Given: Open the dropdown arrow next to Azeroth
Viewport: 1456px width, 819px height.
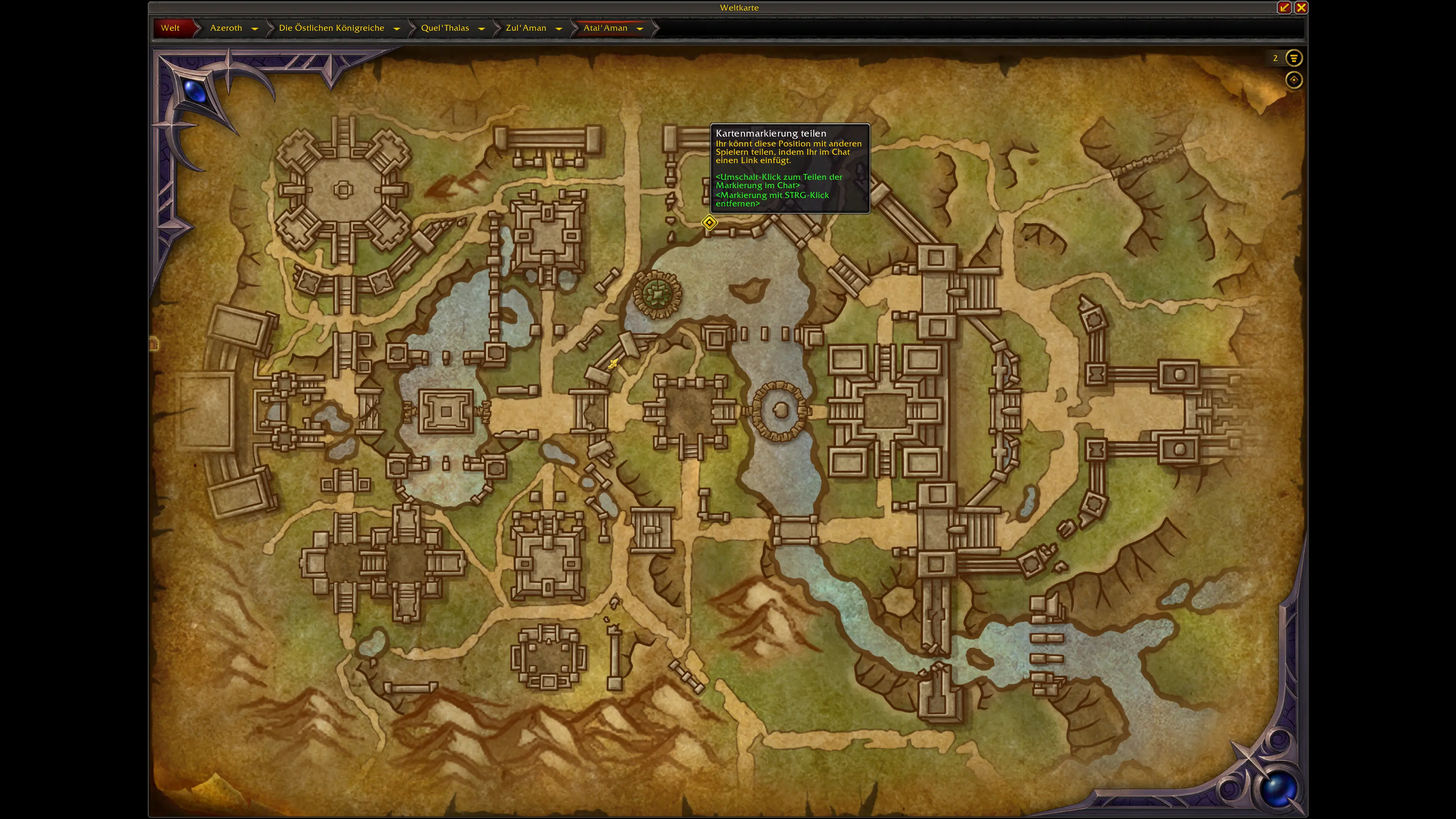Looking at the screenshot, I should [255, 28].
